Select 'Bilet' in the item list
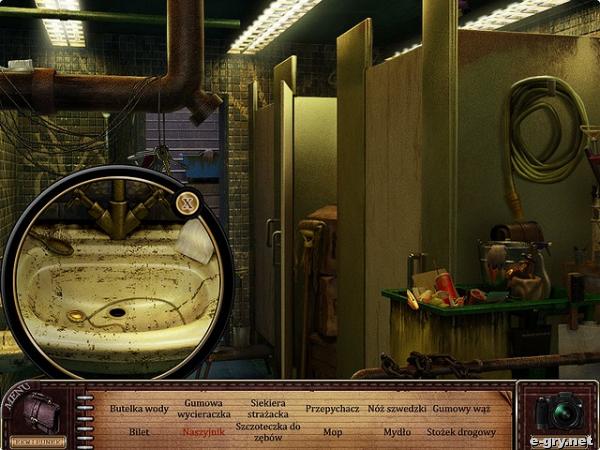Screen dimensions: 600x450 pos(139,432)
